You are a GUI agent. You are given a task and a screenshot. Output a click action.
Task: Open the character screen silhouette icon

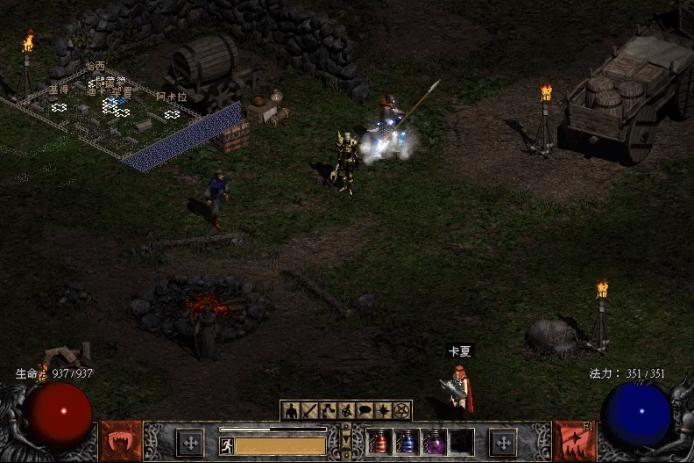click(290, 410)
